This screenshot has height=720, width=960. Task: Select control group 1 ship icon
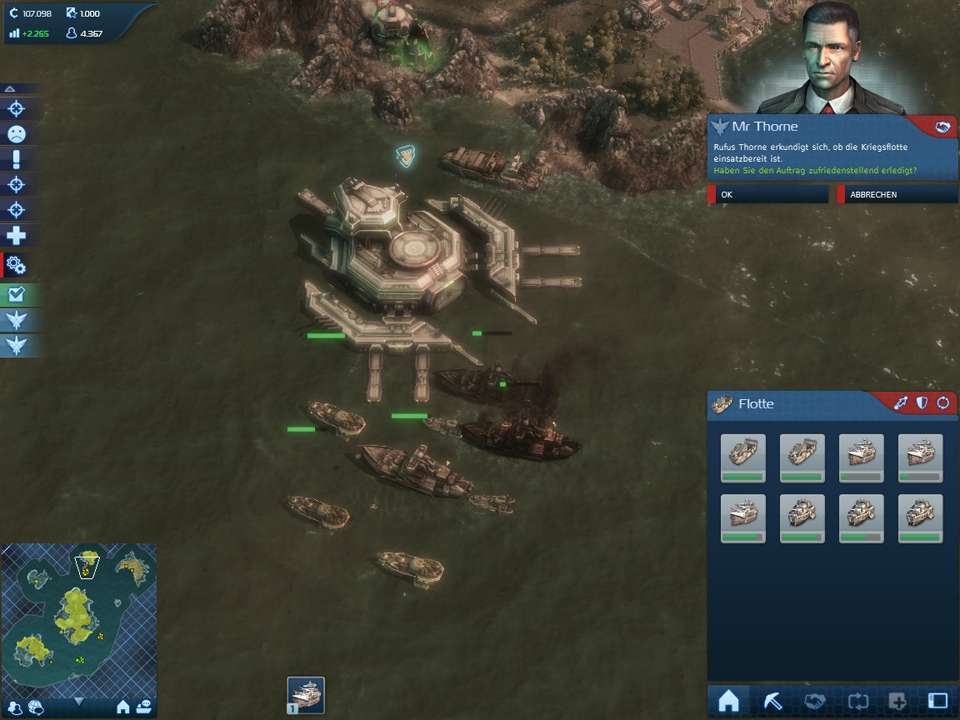(x=306, y=694)
